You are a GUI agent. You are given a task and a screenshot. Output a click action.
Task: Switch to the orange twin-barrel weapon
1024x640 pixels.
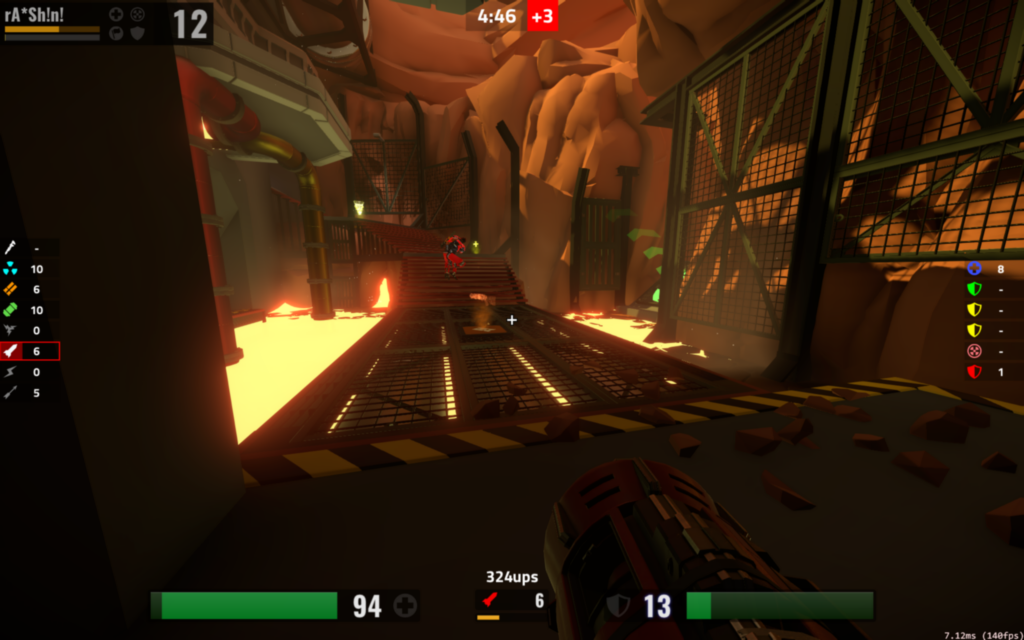coord(10,289)
